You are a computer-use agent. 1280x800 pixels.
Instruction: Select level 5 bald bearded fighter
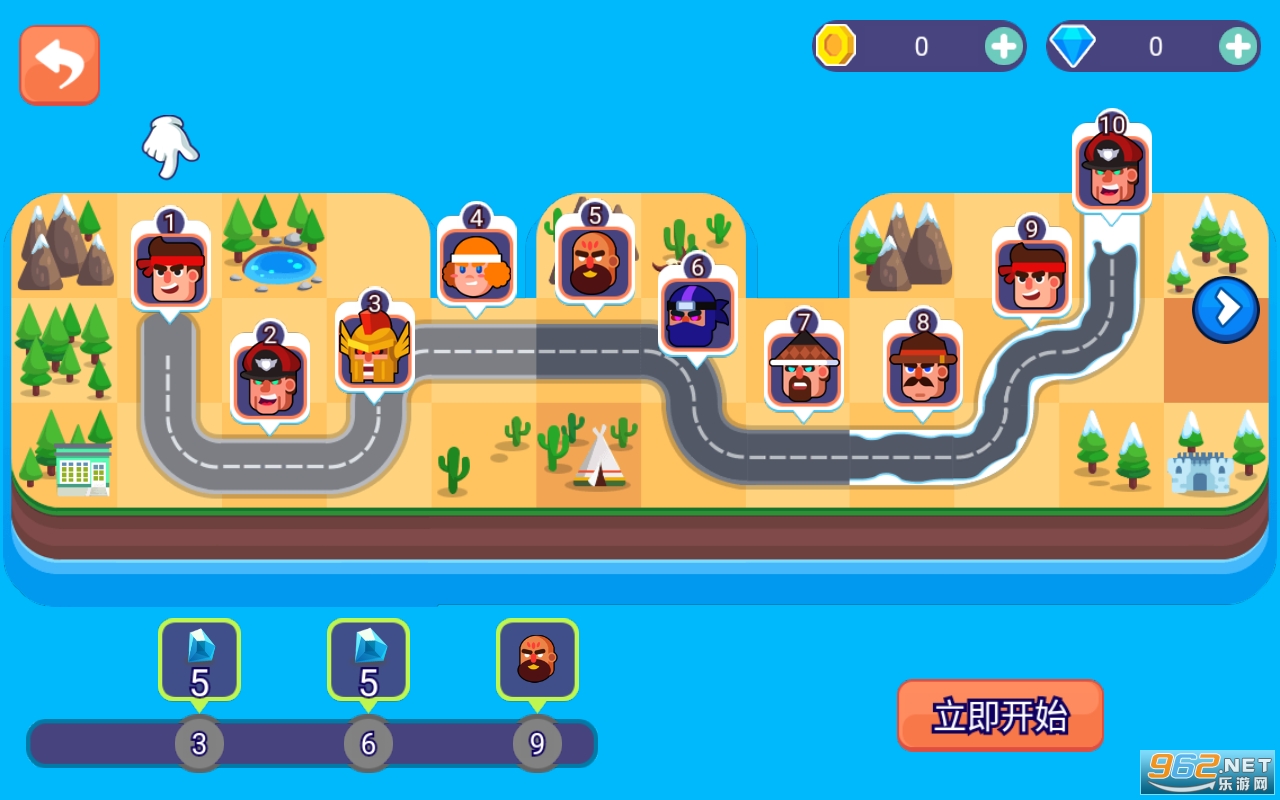click(x=595, y=262)
